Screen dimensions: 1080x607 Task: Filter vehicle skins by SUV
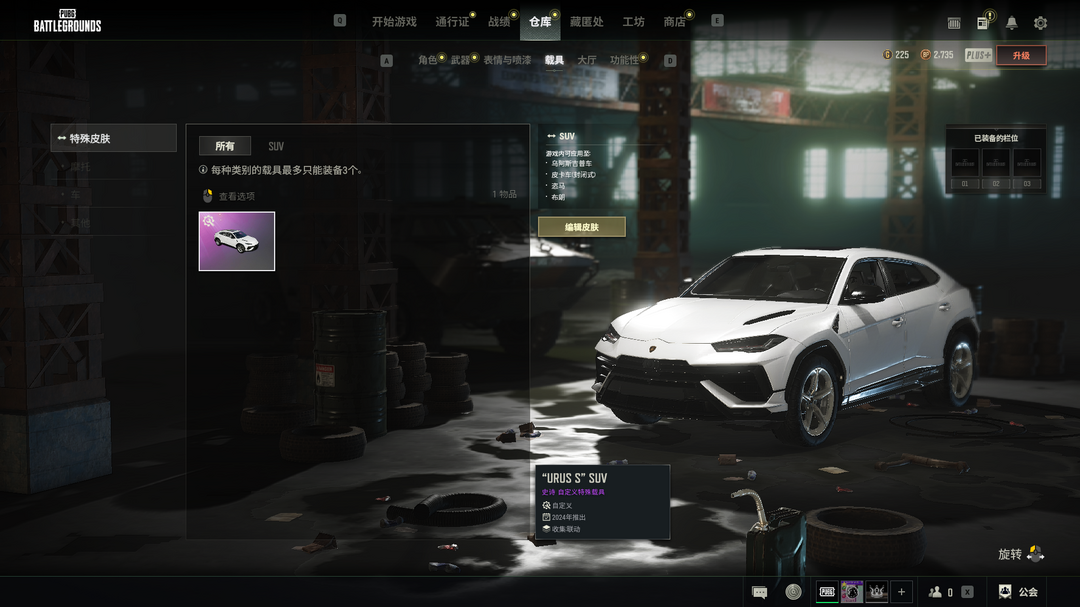coord(276,146)
